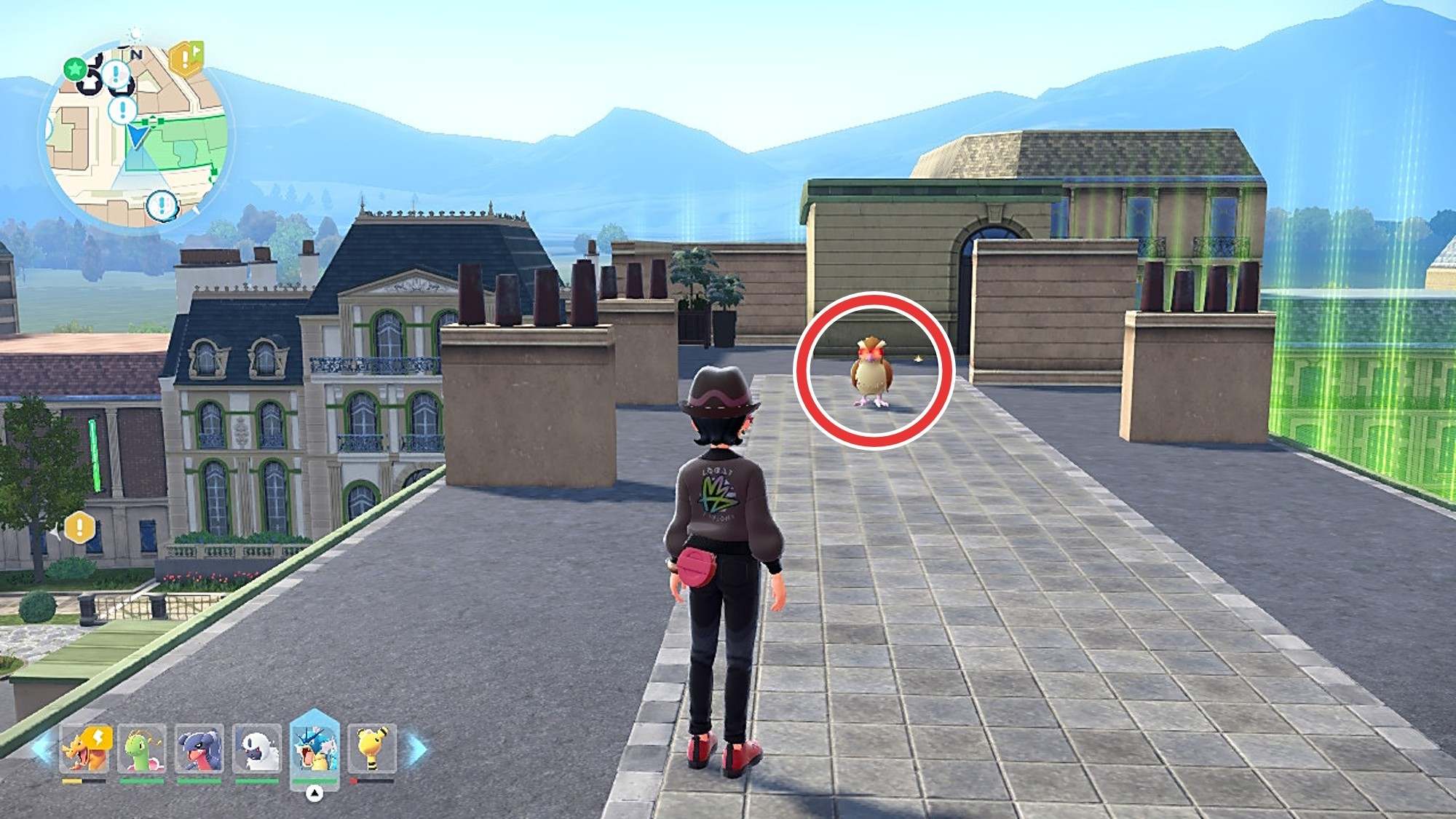The width and height of the screenshot is (1456, 819).
Task: Click the right arrow beside the party bar
Action: [417, 749]
